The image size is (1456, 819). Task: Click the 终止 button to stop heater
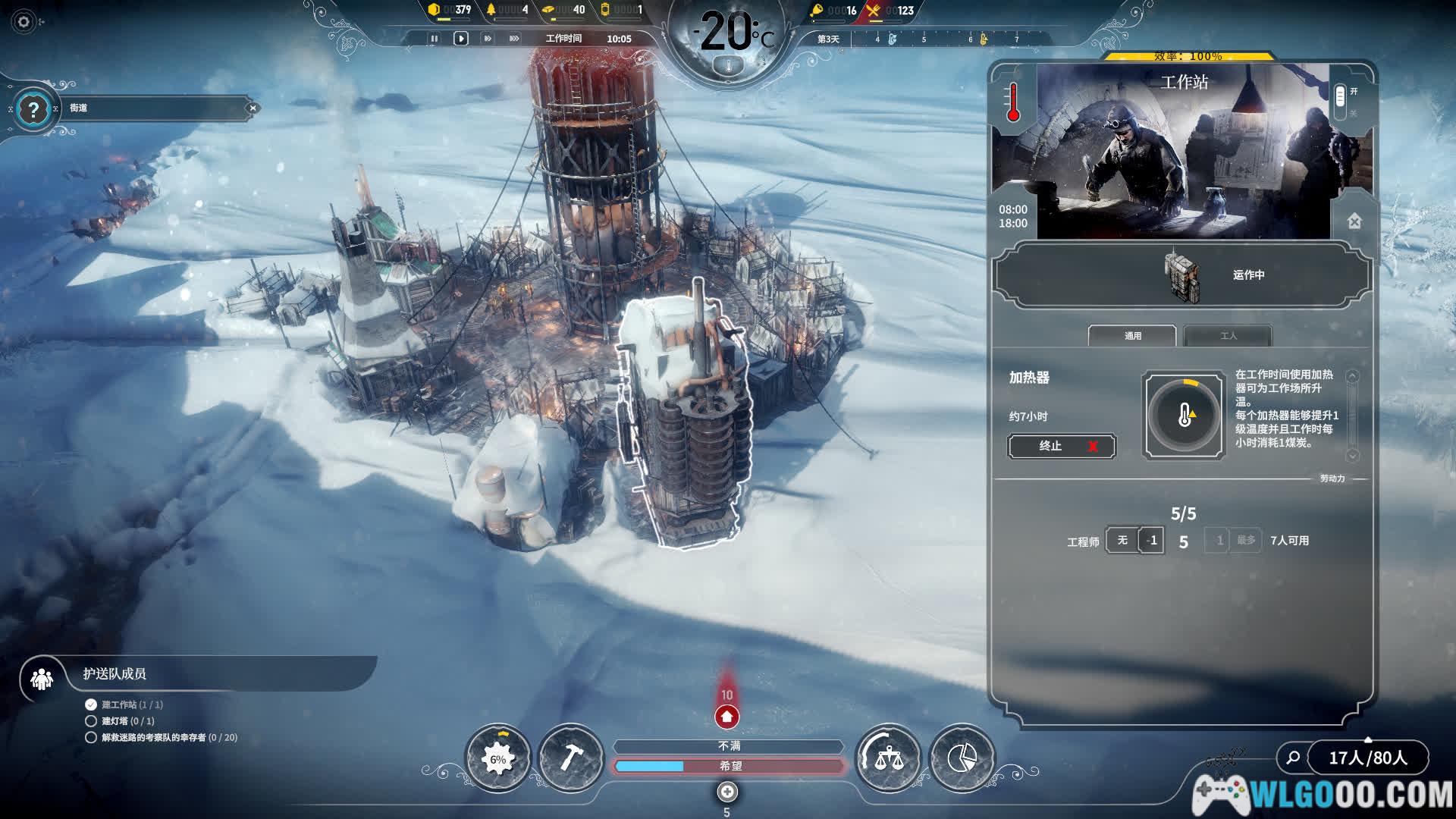pyautogui.click(x=1061, y=446)
